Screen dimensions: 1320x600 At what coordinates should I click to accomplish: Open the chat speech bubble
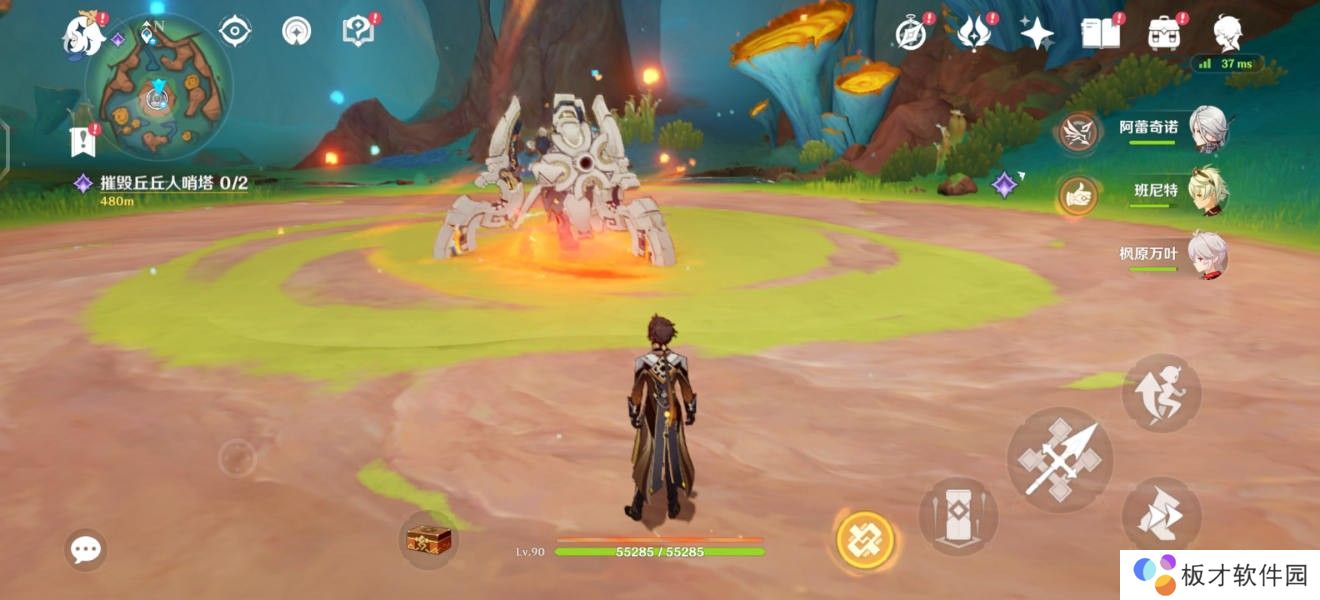click(86, 549)
